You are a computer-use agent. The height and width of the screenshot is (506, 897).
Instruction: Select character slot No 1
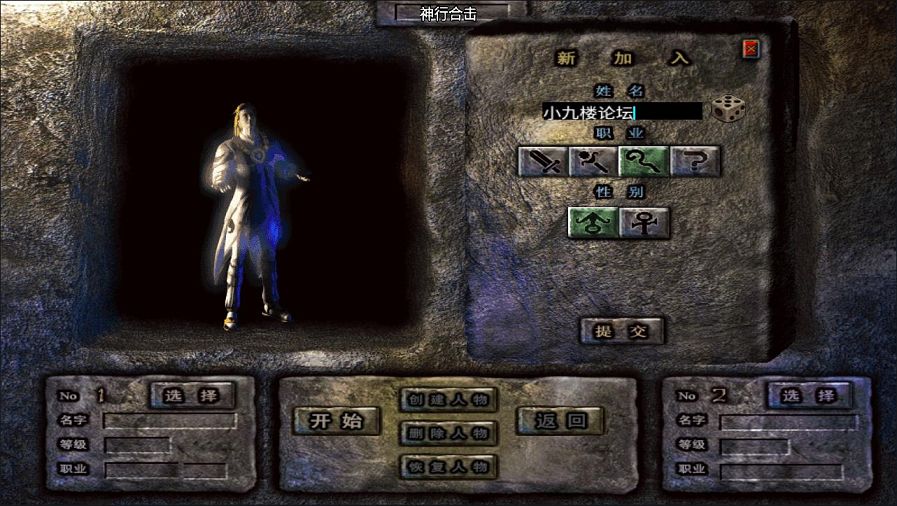point(192,396)
